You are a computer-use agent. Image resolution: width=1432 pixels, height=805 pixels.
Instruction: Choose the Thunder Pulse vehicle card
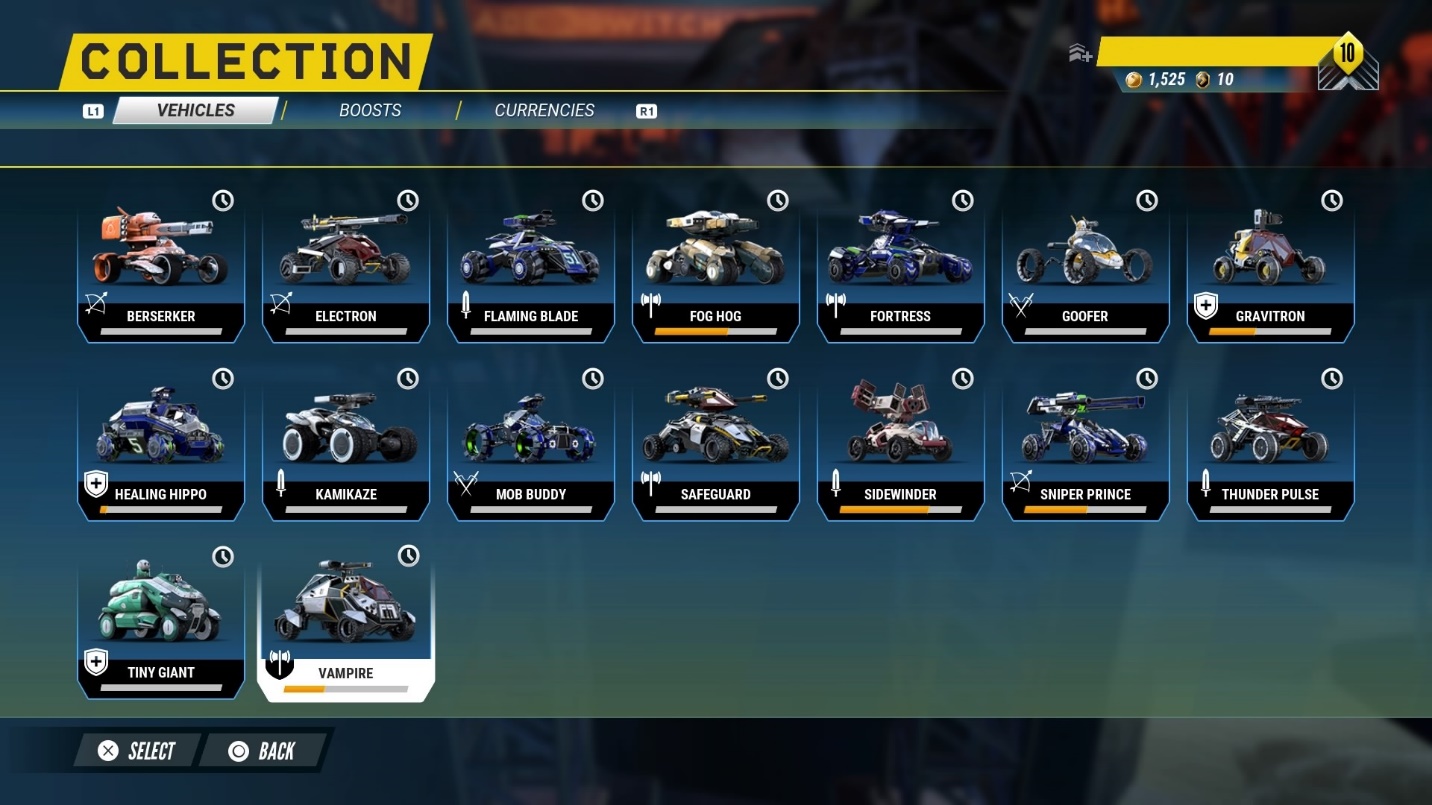1270,443
